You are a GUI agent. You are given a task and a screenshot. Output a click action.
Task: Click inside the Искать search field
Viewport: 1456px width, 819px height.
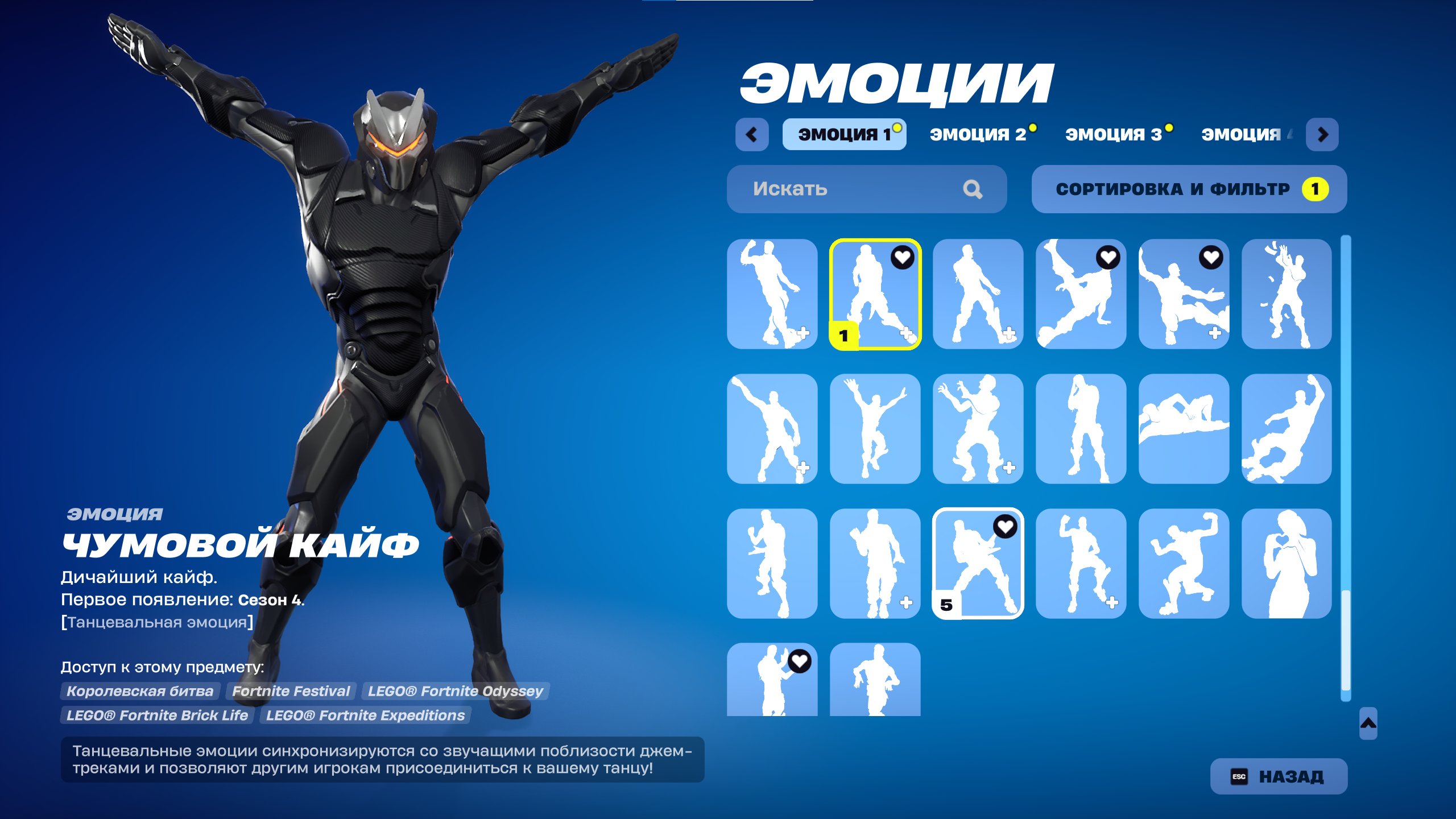tap(825, 189)
